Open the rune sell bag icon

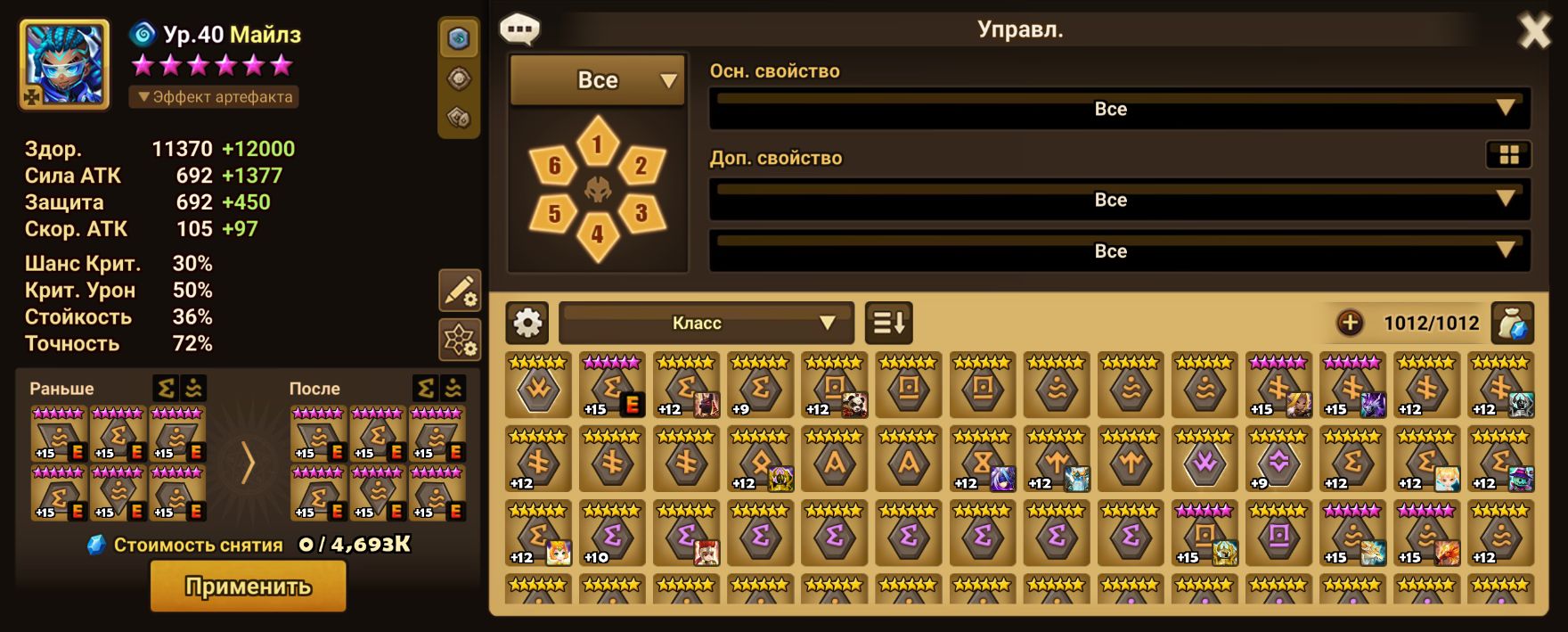tap(1512, 323)
